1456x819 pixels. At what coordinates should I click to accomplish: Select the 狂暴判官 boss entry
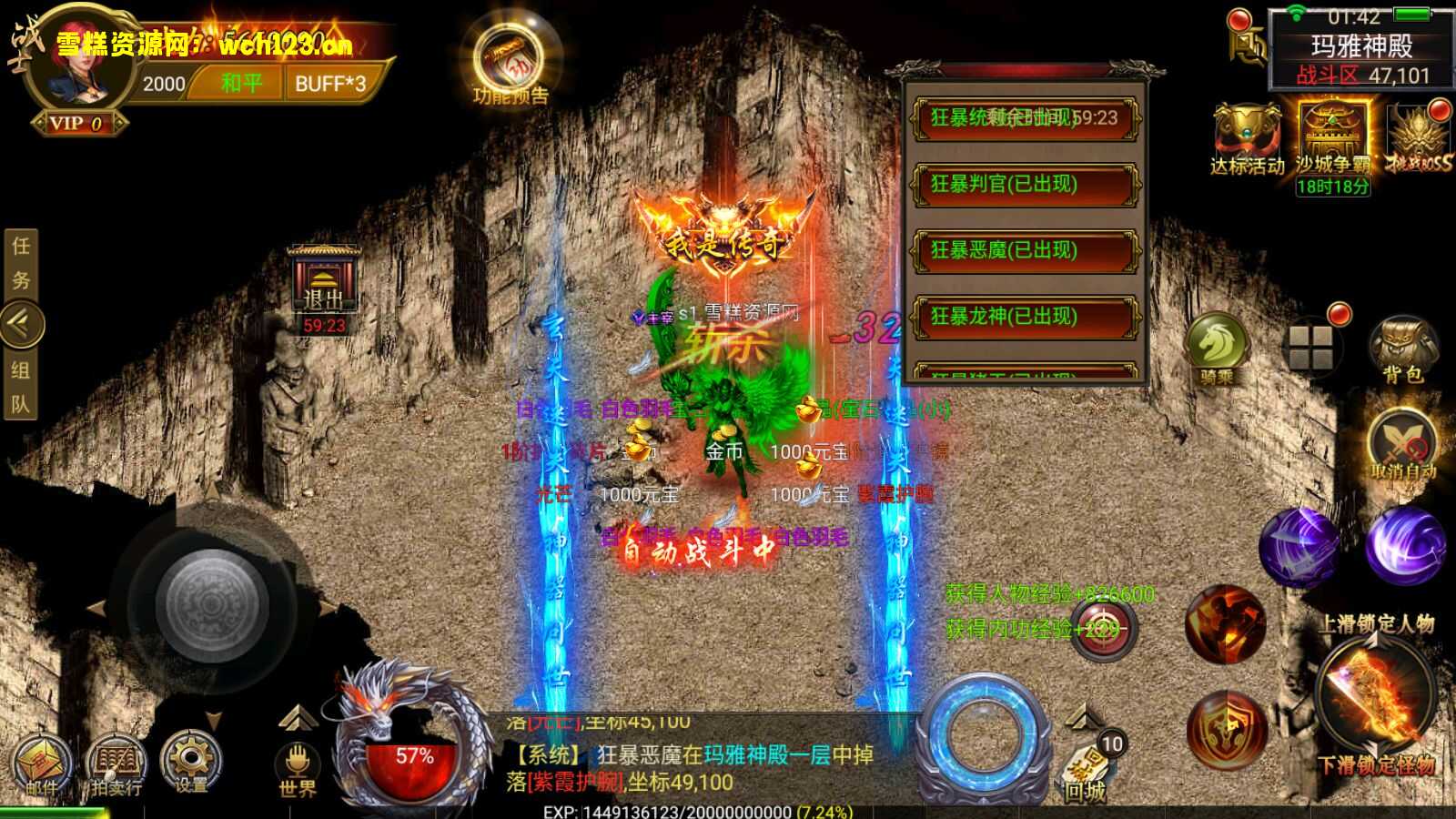(x=1025, y=185)
